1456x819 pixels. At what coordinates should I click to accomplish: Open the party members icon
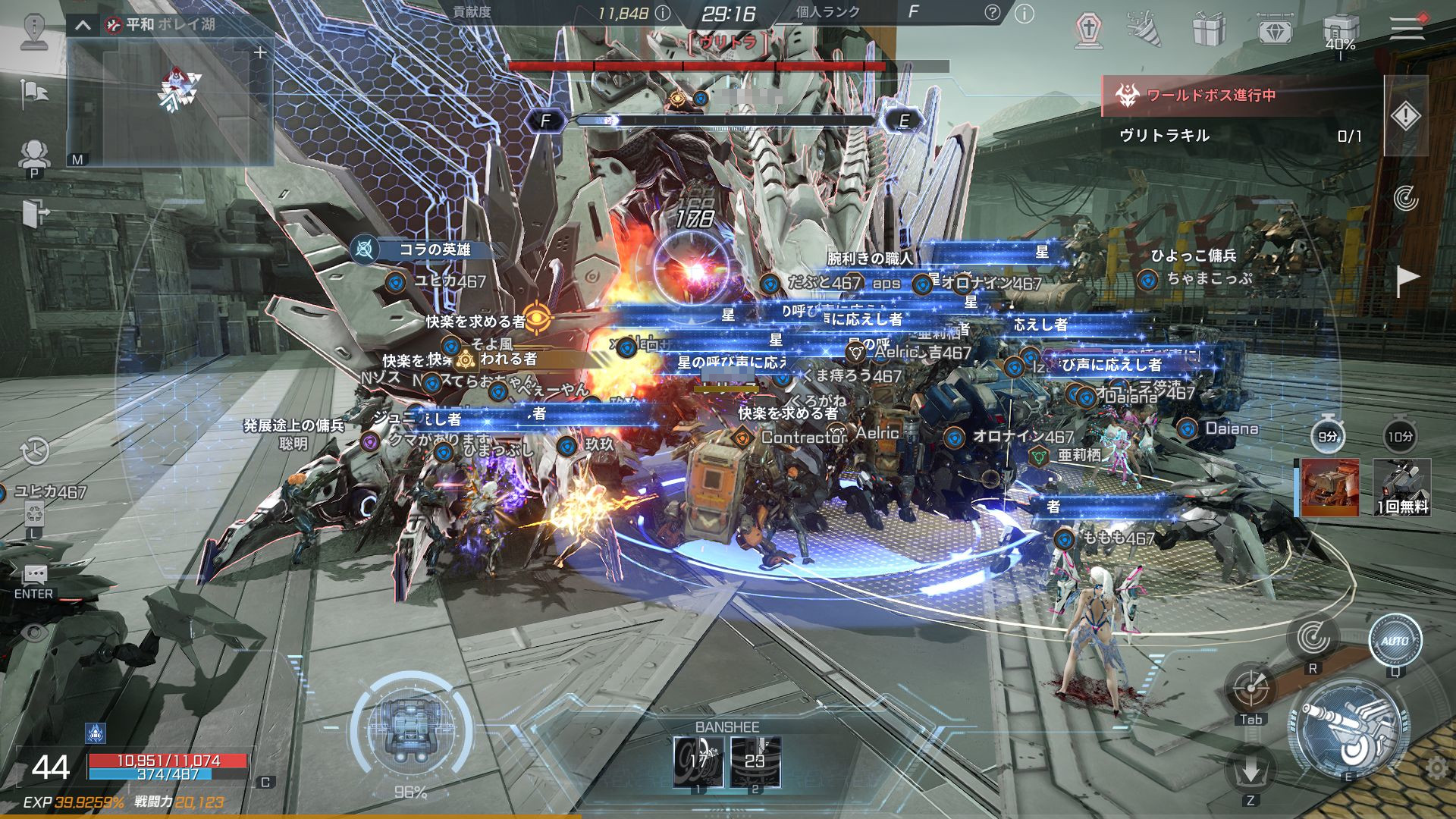click(x=33, y=154)
